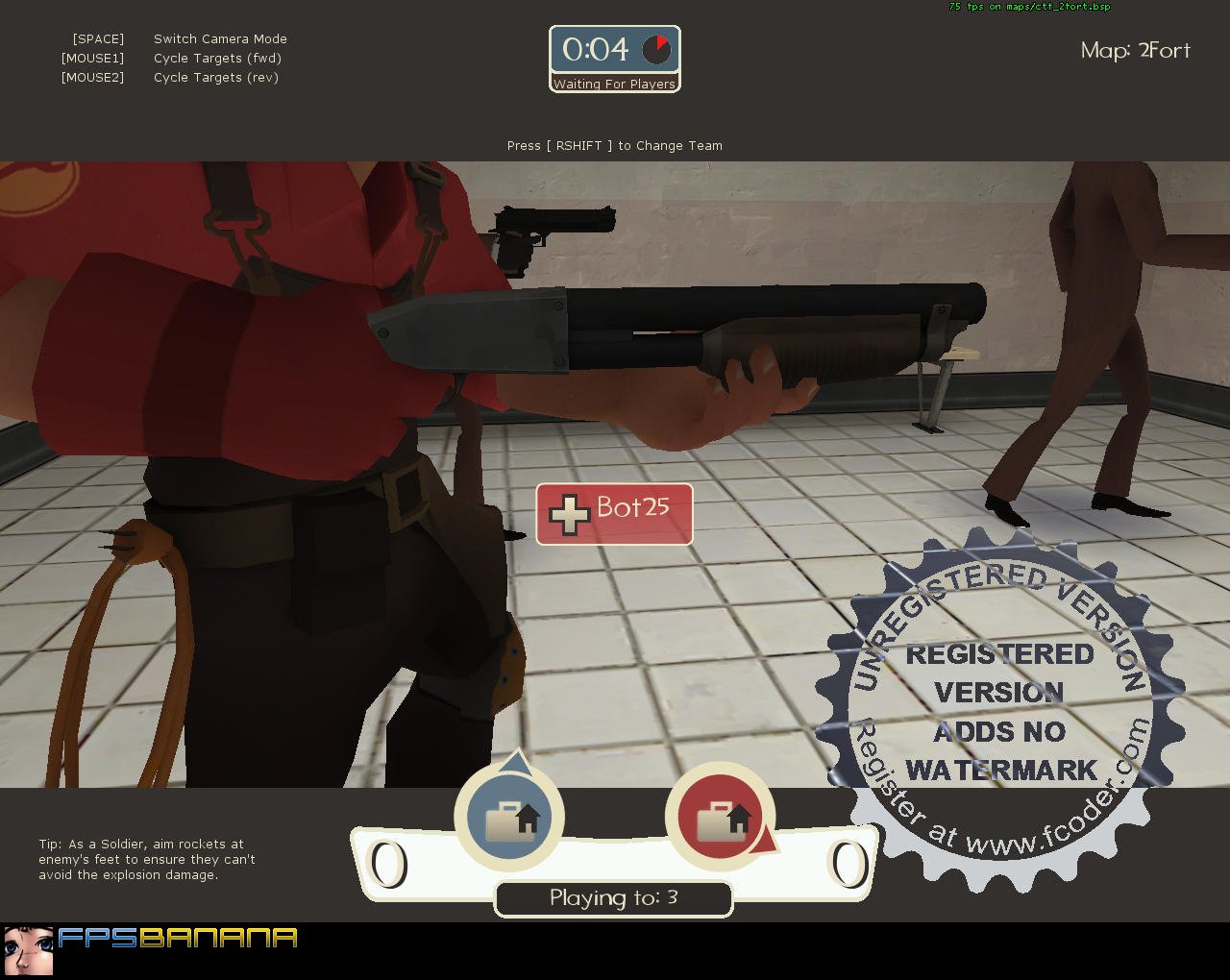Click the BLU team intelligence briefcase icon
This screenshot has height=980, width=1230.
(x=509, y=817)
